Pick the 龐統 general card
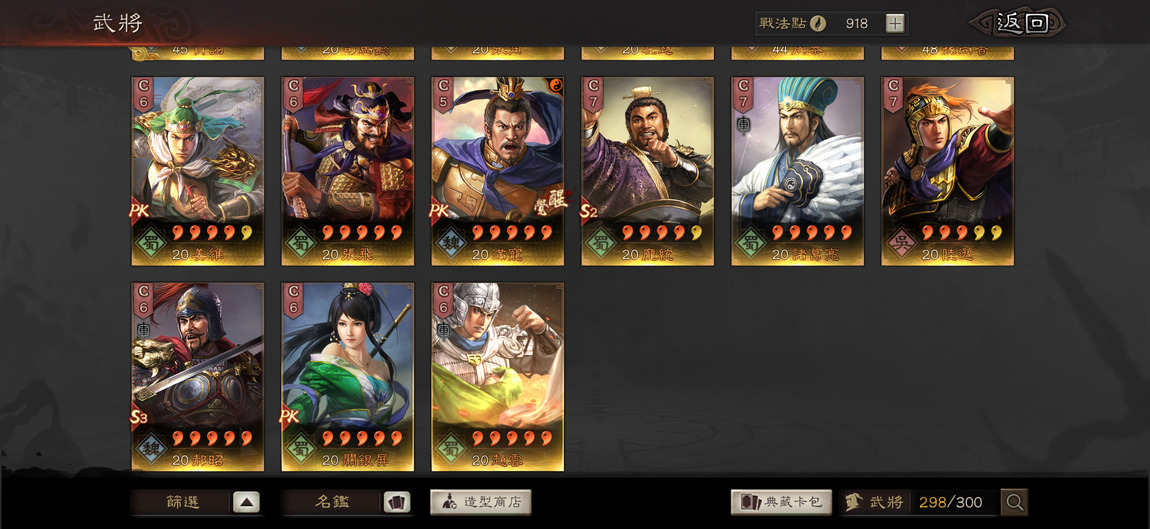 [648, 171]
